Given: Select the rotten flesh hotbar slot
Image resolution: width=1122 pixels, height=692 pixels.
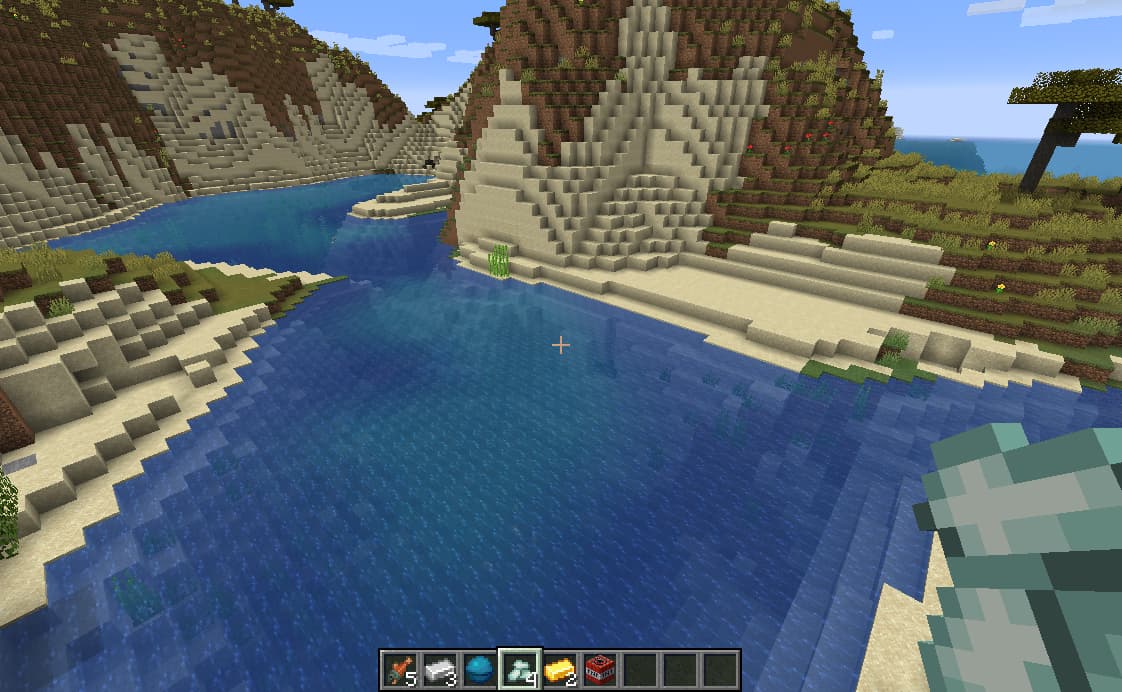Looking at the screenshot, I should (400, 669).
